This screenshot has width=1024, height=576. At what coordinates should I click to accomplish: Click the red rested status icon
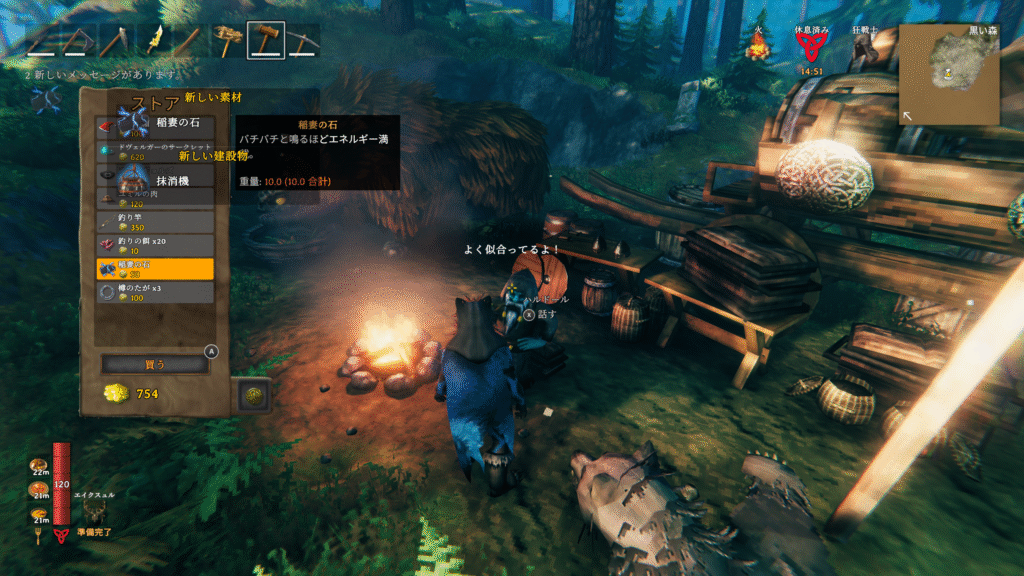(811, 47)
